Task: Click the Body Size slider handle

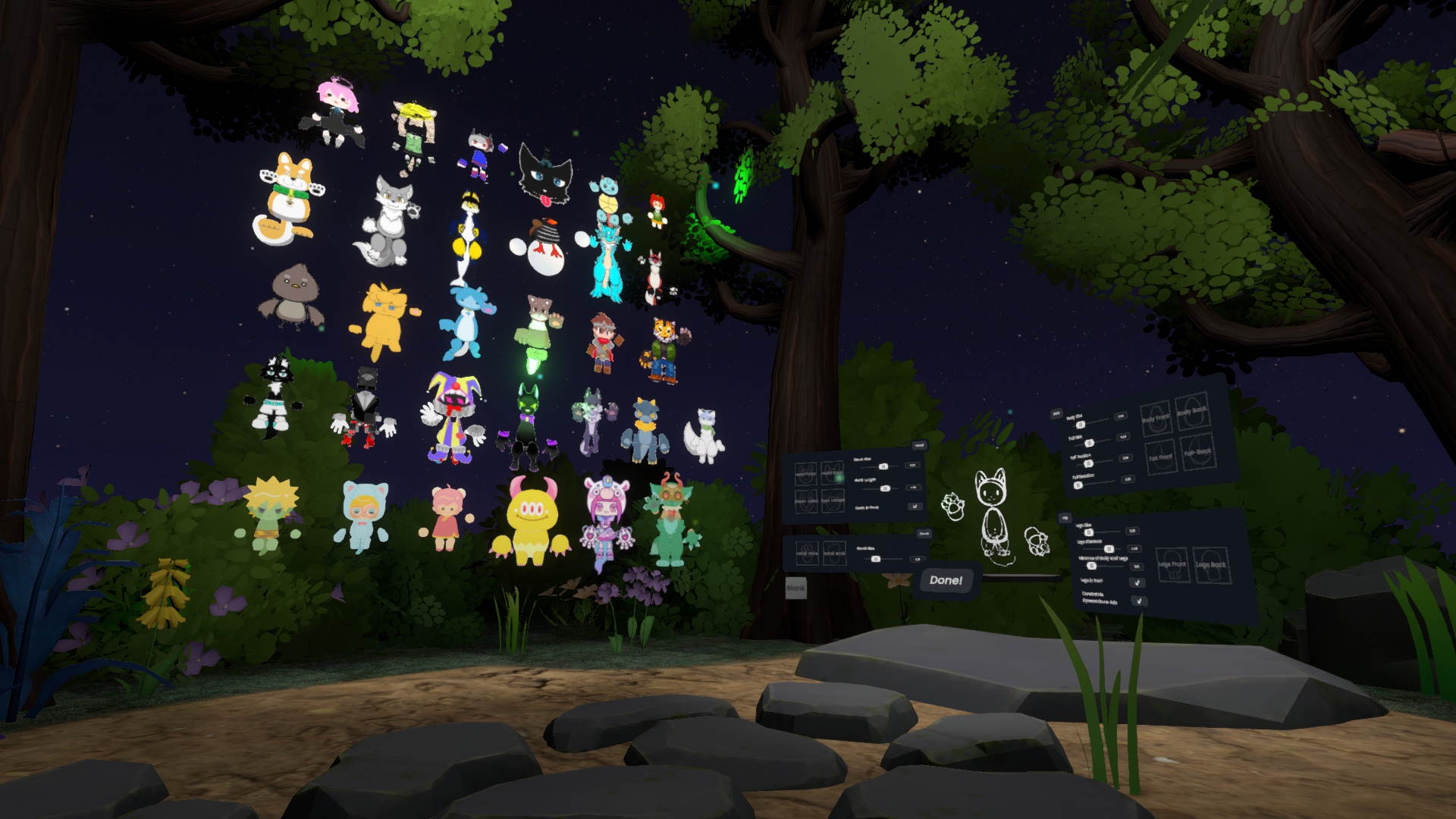Action: click(1081, 425)
